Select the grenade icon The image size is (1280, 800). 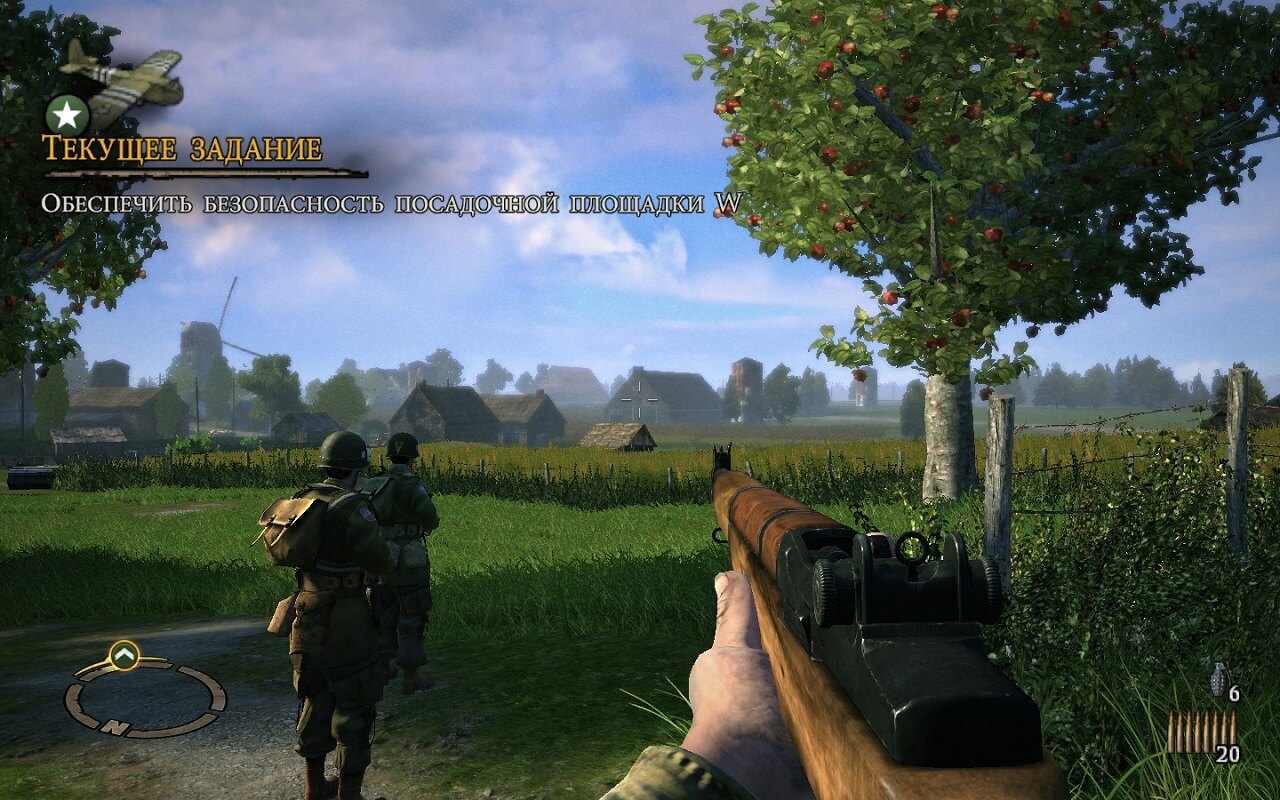1220,677
